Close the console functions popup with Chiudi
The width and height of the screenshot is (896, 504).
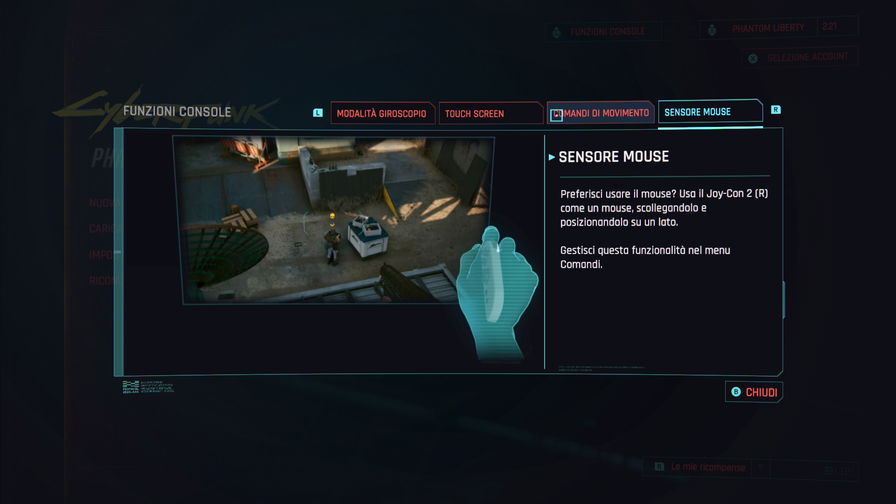pyautogui.click(x=754, y=392)
